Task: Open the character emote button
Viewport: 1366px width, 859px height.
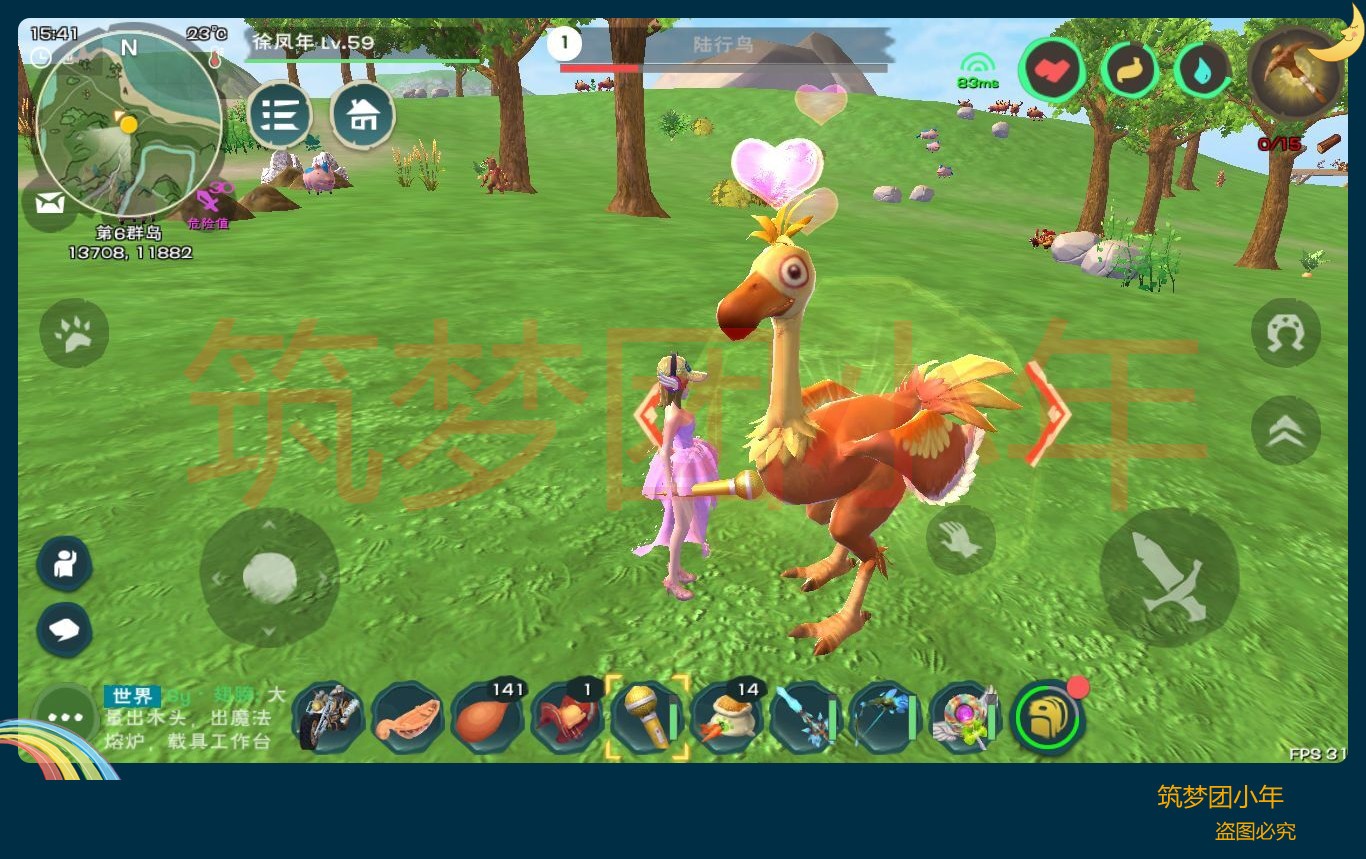Action: pyautogui.click(x=65, y=564)
